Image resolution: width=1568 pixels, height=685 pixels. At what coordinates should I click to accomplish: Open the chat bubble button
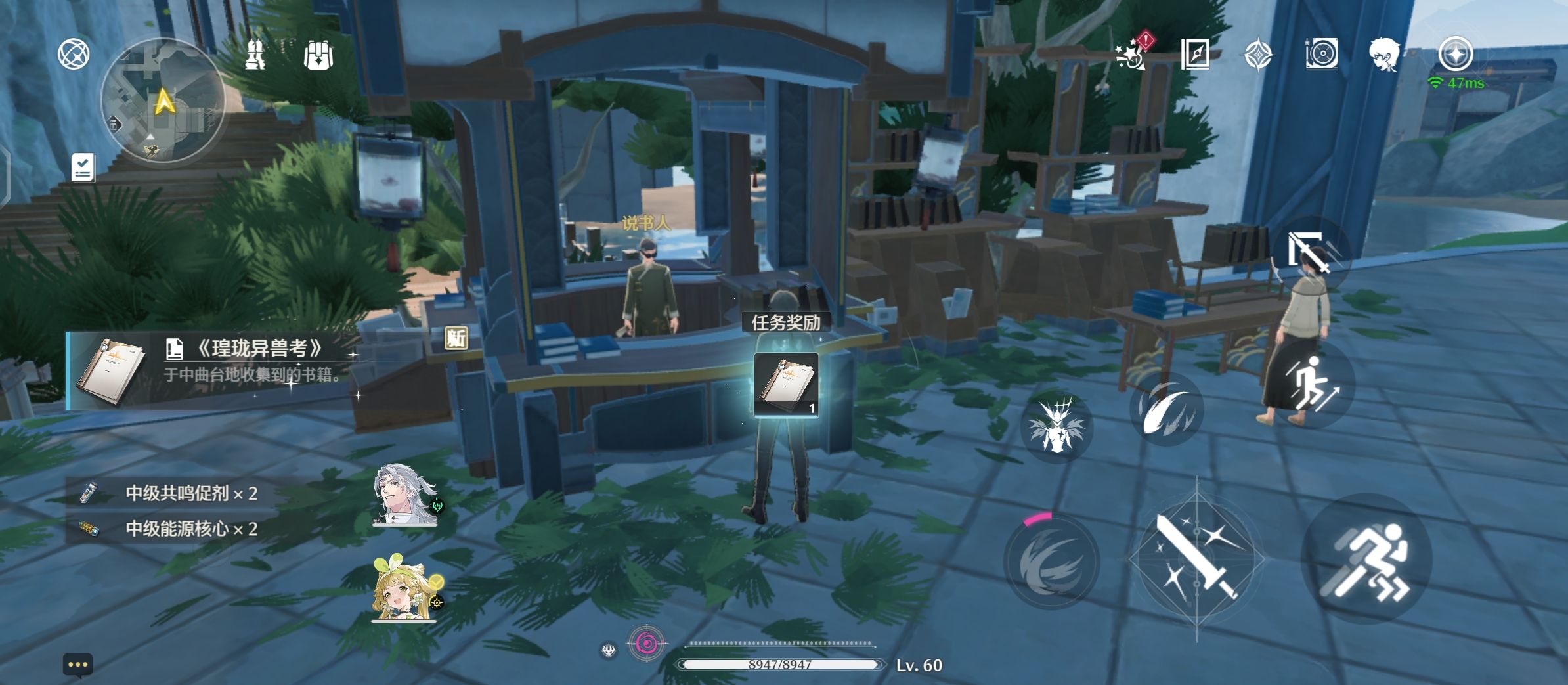pyautogui.click(x=77, y=665)
